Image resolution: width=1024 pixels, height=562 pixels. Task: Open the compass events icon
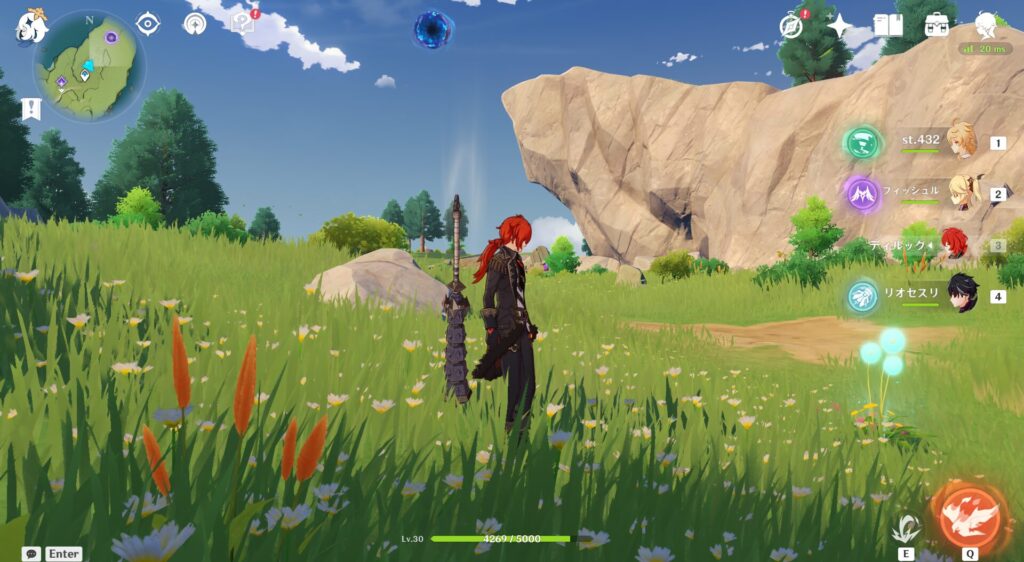point(792,25)
